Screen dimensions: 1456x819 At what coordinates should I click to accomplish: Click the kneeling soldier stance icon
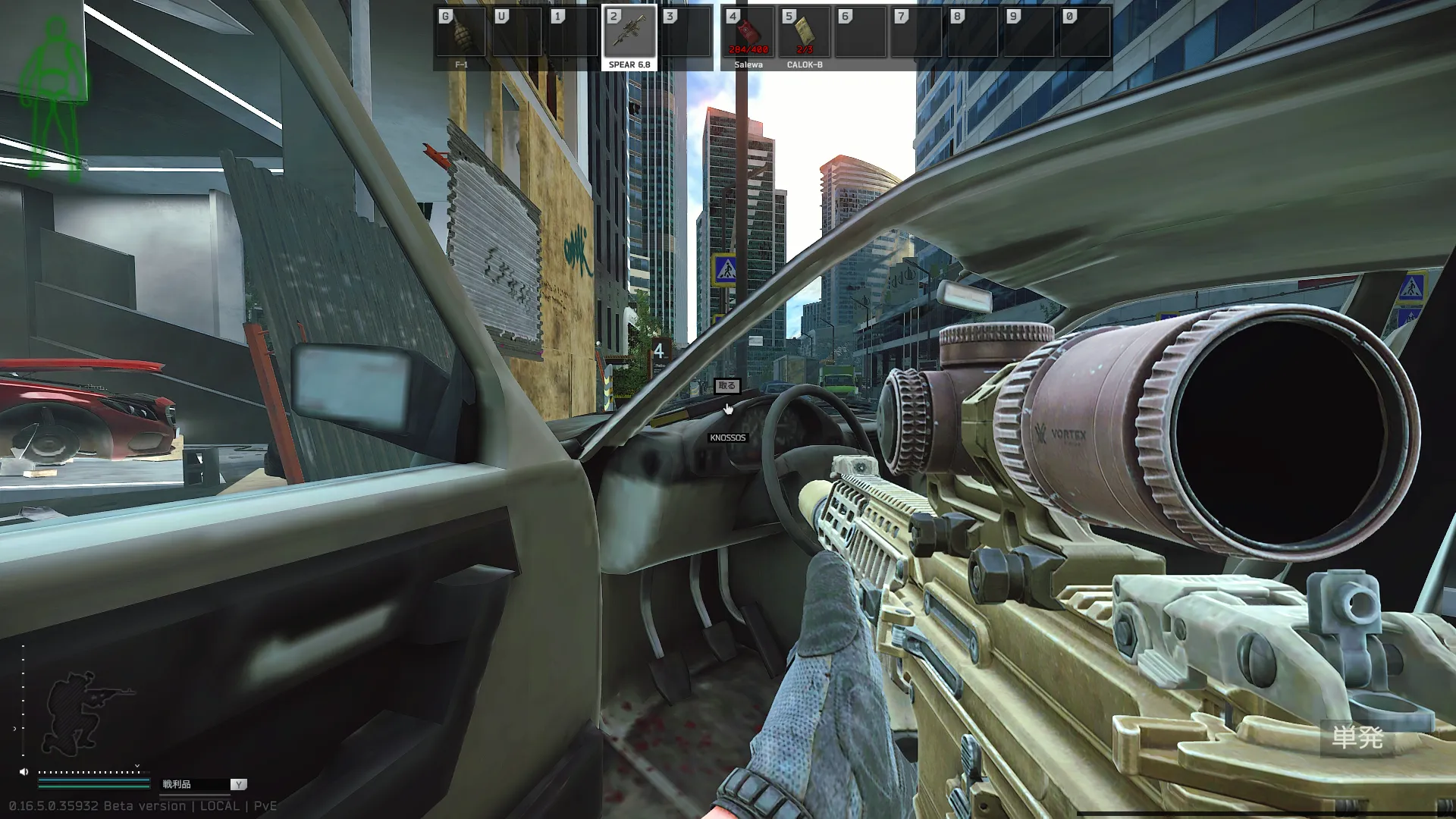85,709
